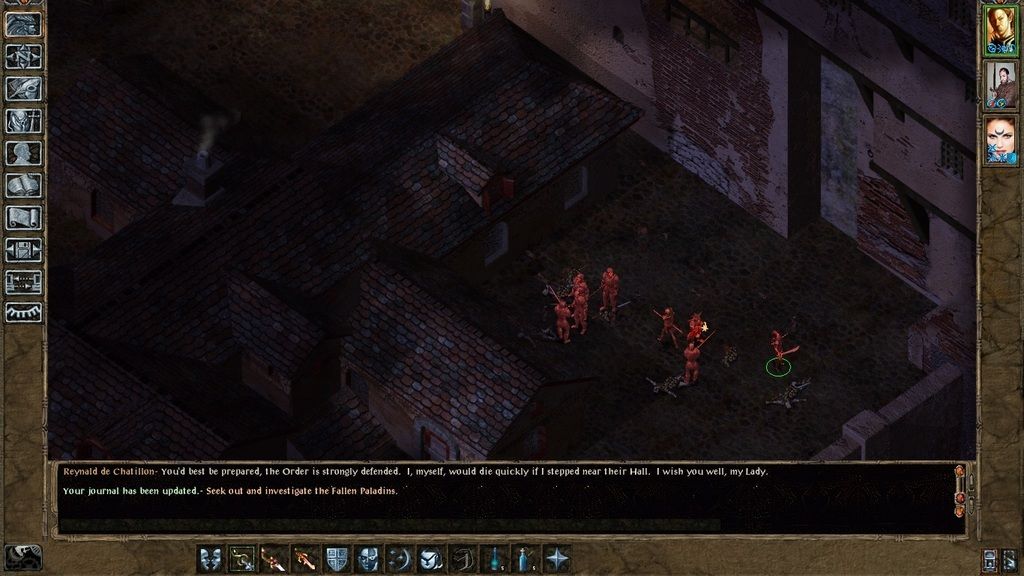
Task: Activate the crescent moon ability button
Action: pyautogui.click(x=401, y=559)
